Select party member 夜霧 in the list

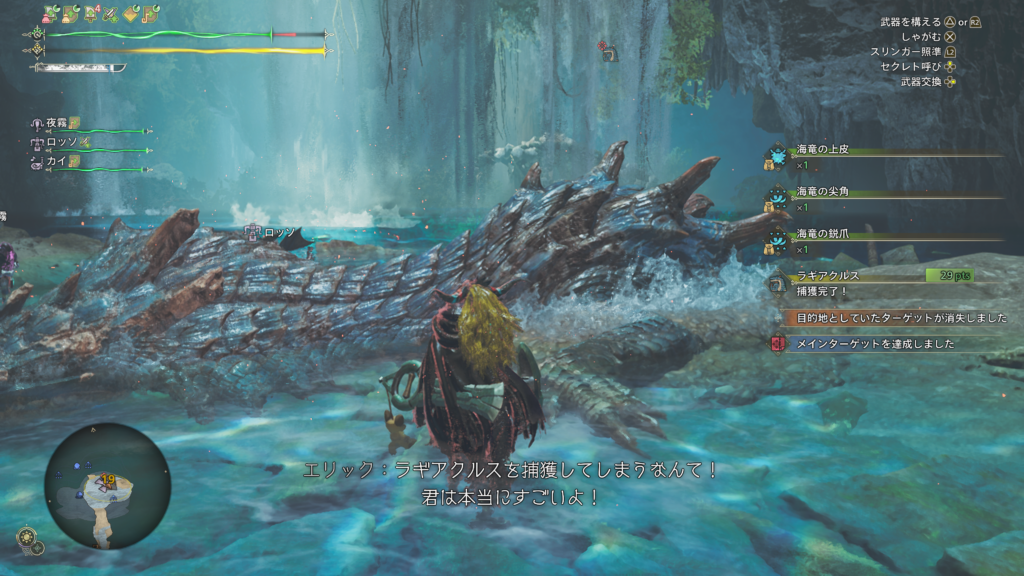coord(56,123)
